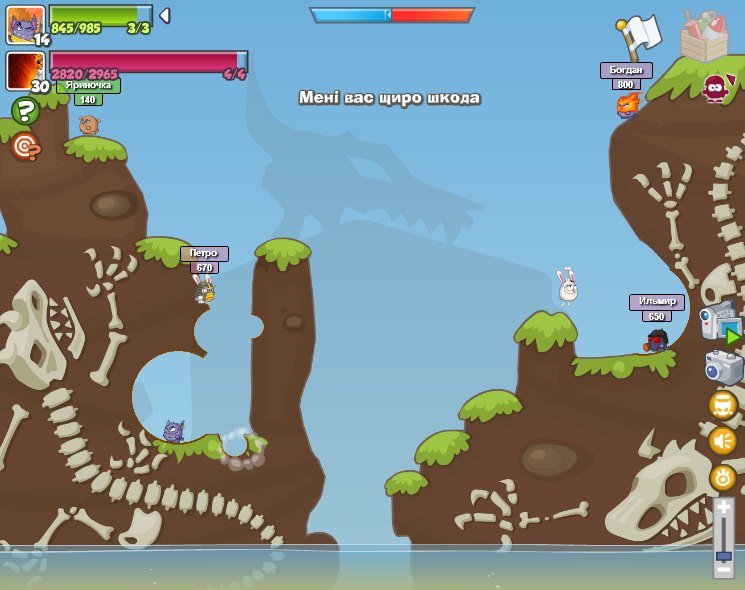Click the white surrender flag icon

(x=639, y=37)
